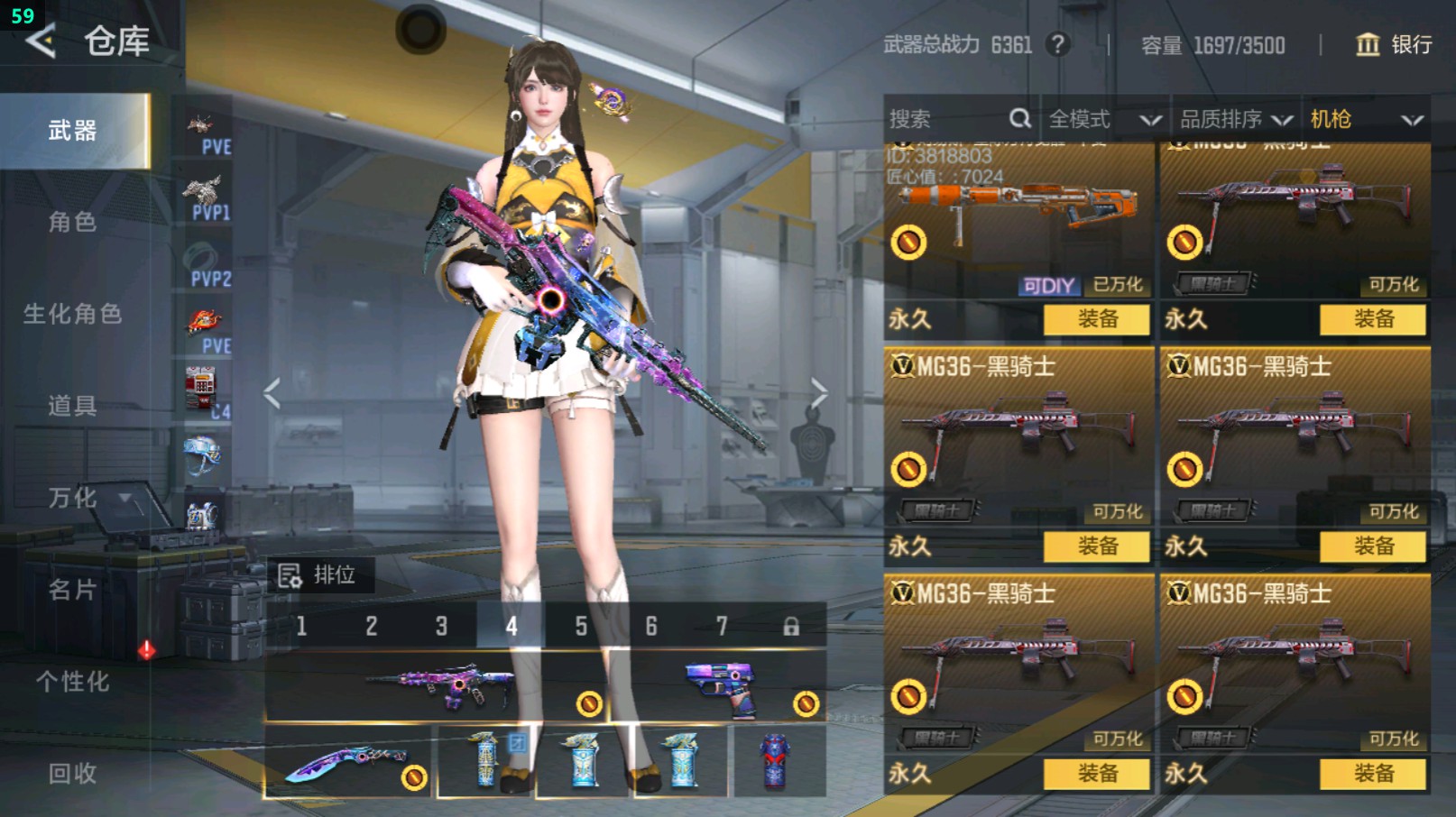
Task: Equip the orange 可DIY machine gun
Action: pos(1096,319)
